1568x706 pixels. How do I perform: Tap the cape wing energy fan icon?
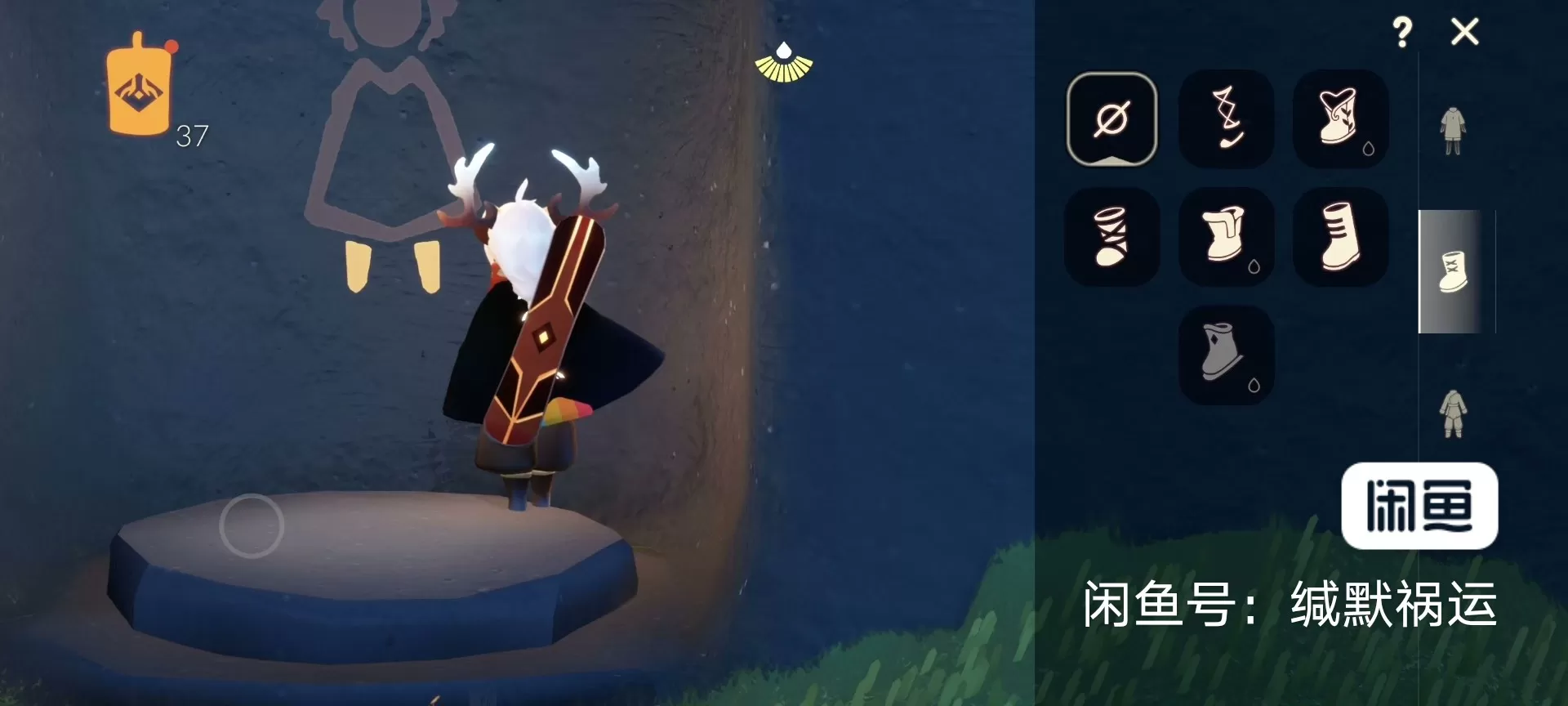point(783,64)
